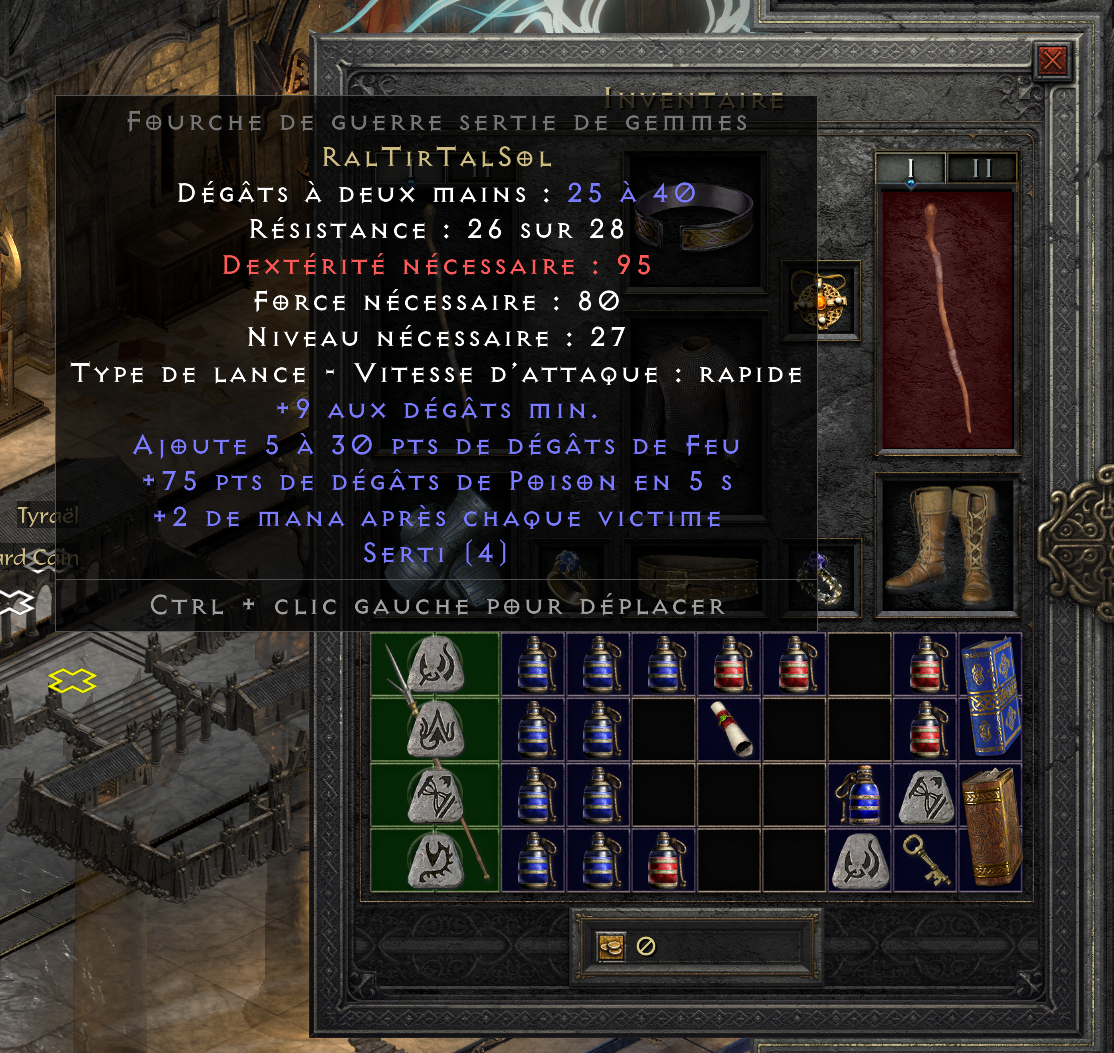Screen dimensions: 1114x1053
Task: Select the rolled scroll in inventory
Action: click(x=729, y=729)
